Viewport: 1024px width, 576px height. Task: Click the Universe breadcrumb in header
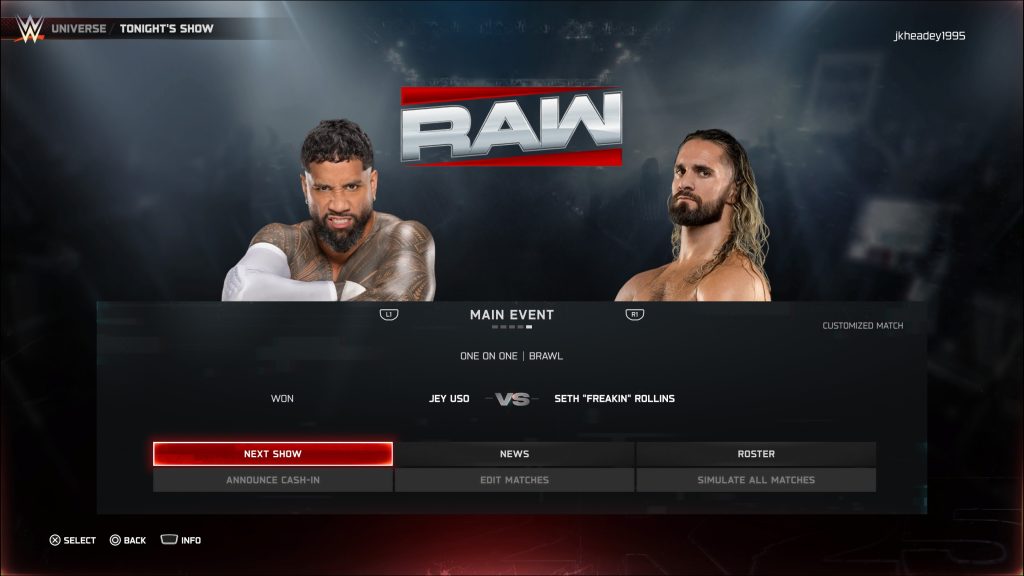[x=78, y=28]
